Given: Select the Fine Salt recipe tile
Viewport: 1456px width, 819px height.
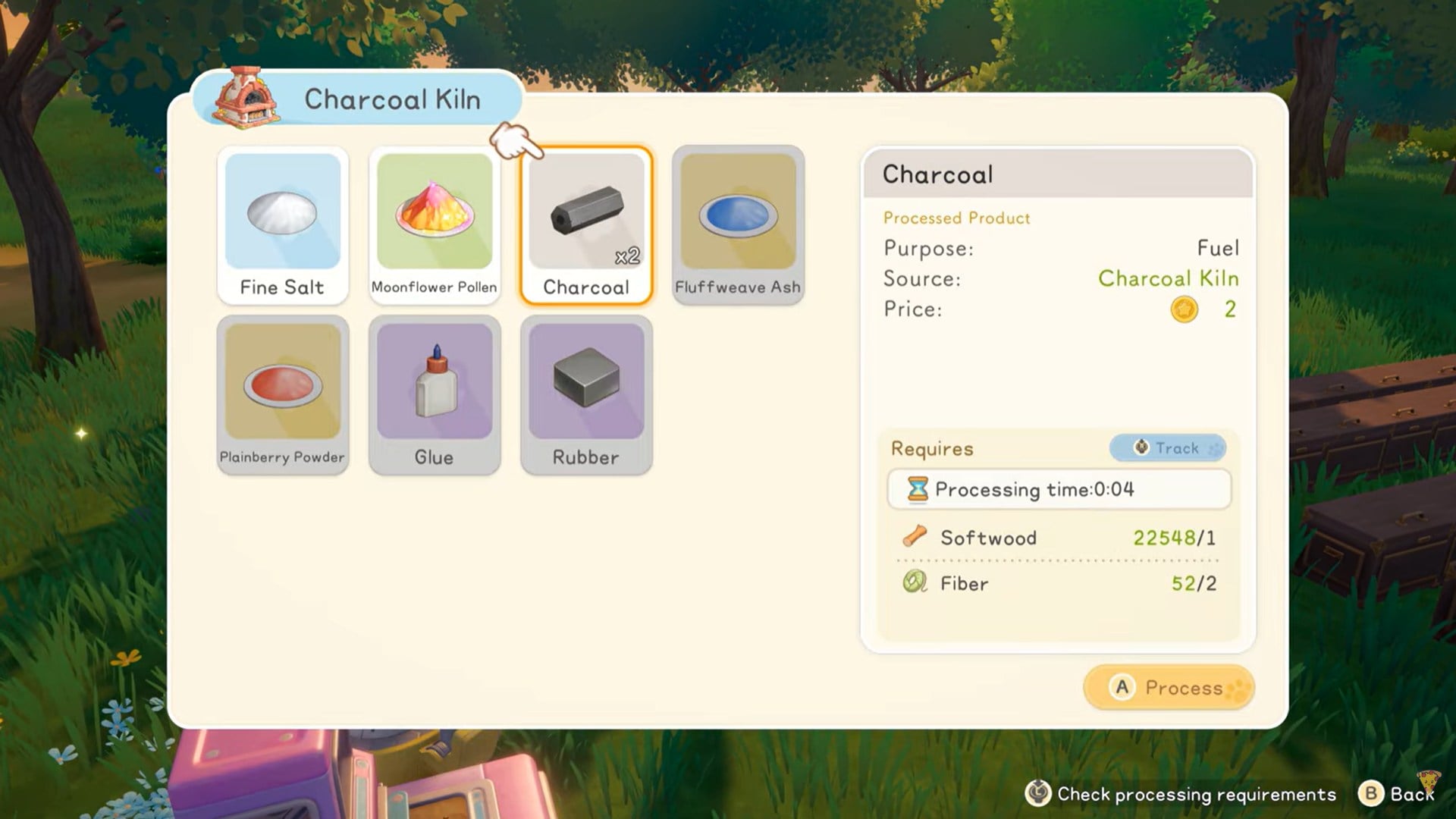Looking at the screenshot, I should tap(282, 225).
